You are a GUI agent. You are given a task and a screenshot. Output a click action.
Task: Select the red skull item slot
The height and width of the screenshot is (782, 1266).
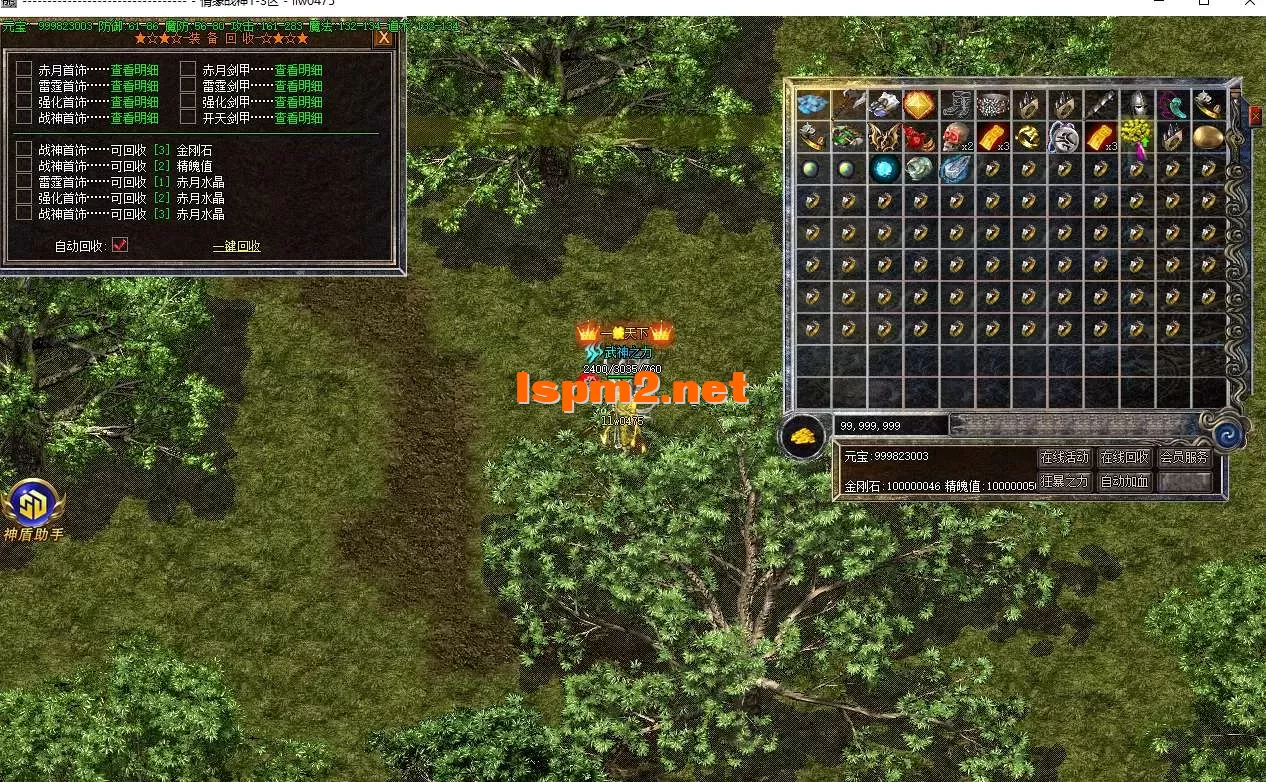957,137
